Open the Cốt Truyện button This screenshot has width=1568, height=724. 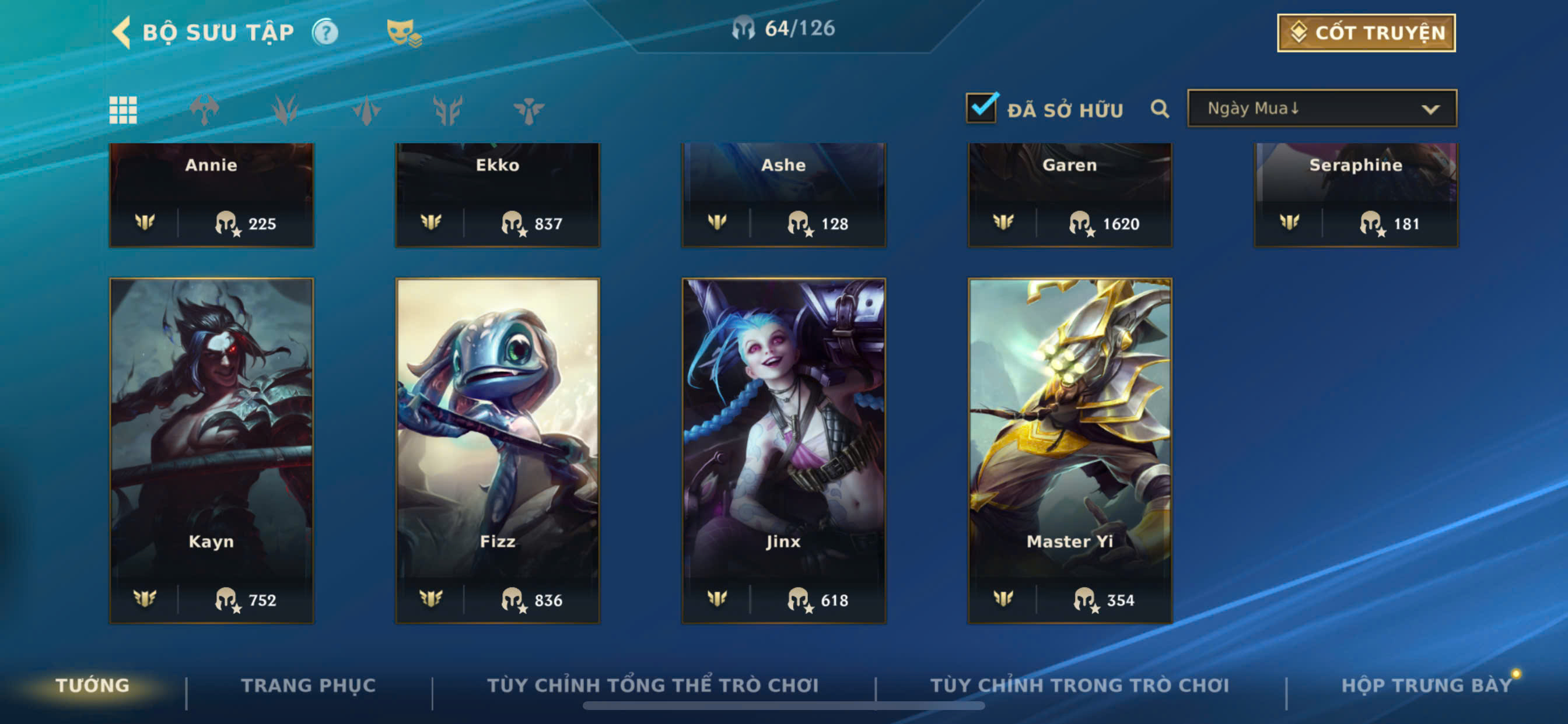[1366, 33]
